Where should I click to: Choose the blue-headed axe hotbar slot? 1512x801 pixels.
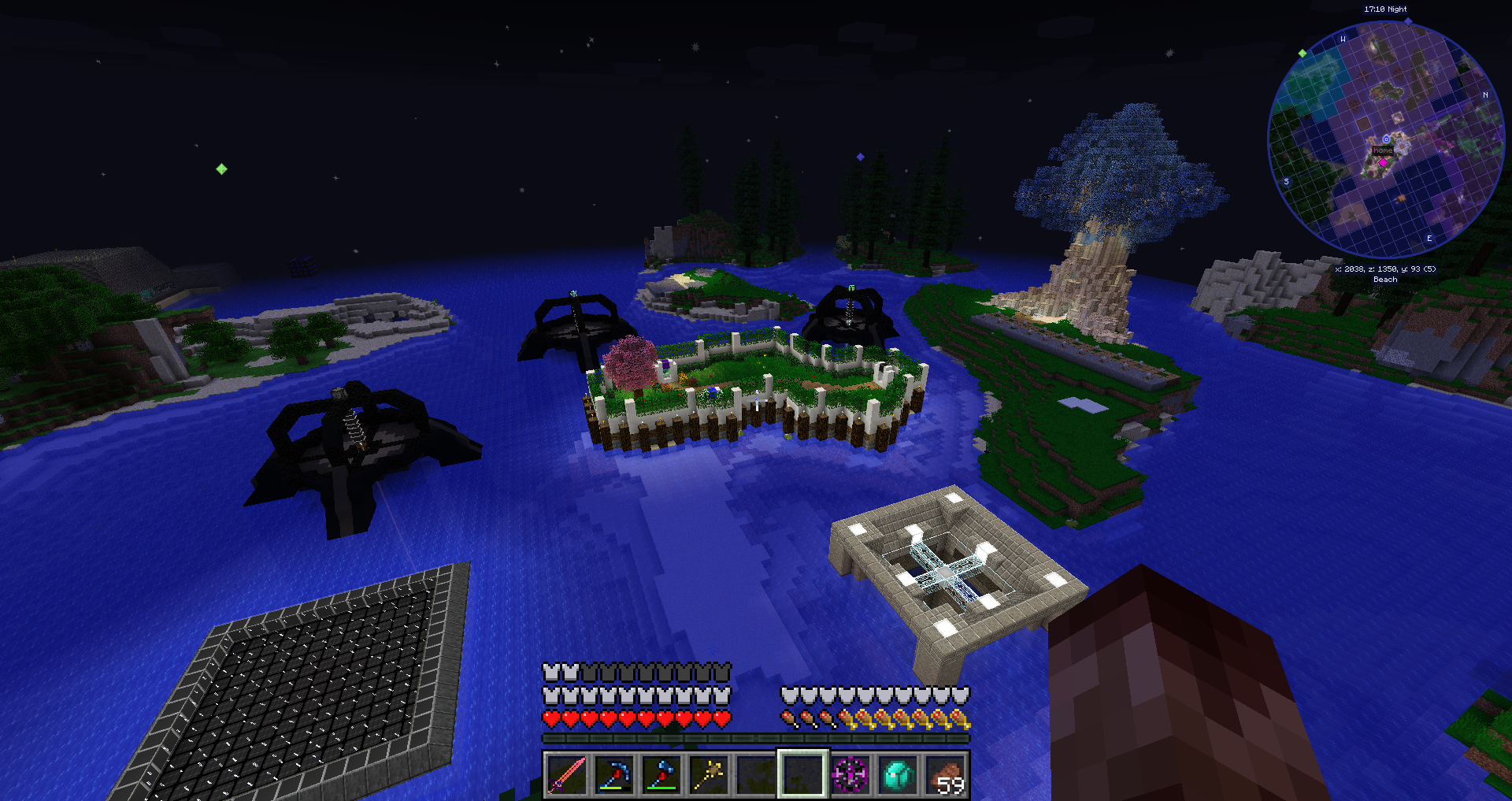click(661, 774)
